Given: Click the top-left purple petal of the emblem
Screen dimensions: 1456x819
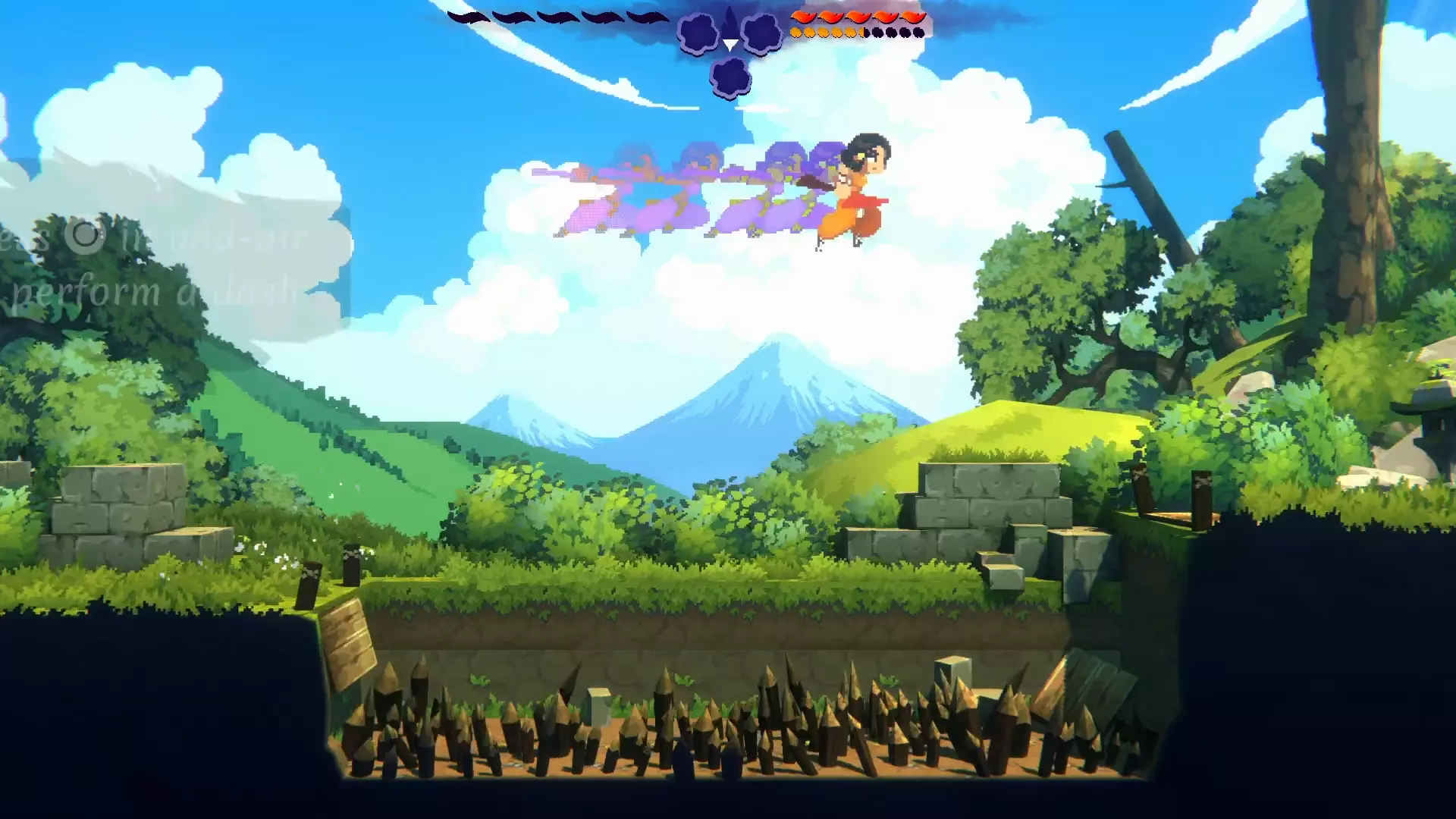Looking at the screenshot, I should point(698,33).
